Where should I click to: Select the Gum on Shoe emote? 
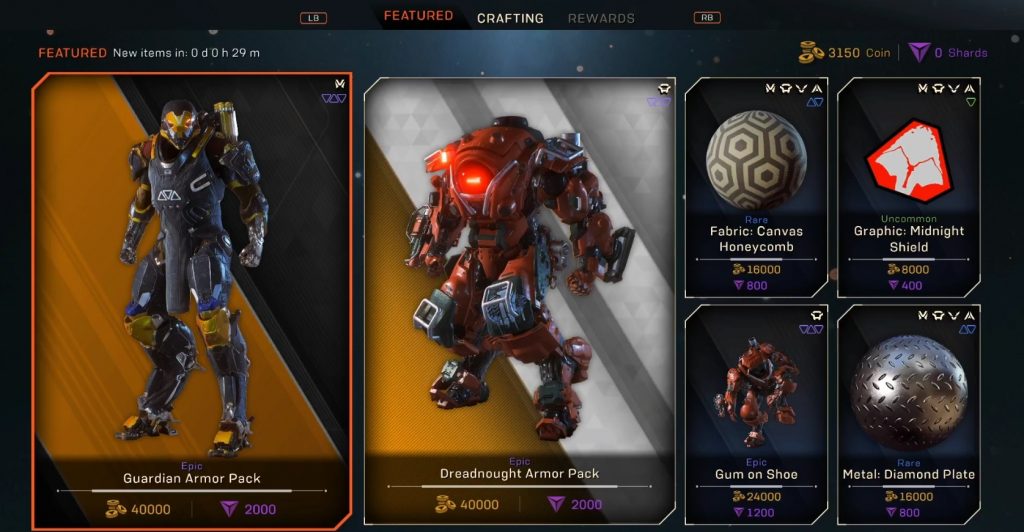756,414
